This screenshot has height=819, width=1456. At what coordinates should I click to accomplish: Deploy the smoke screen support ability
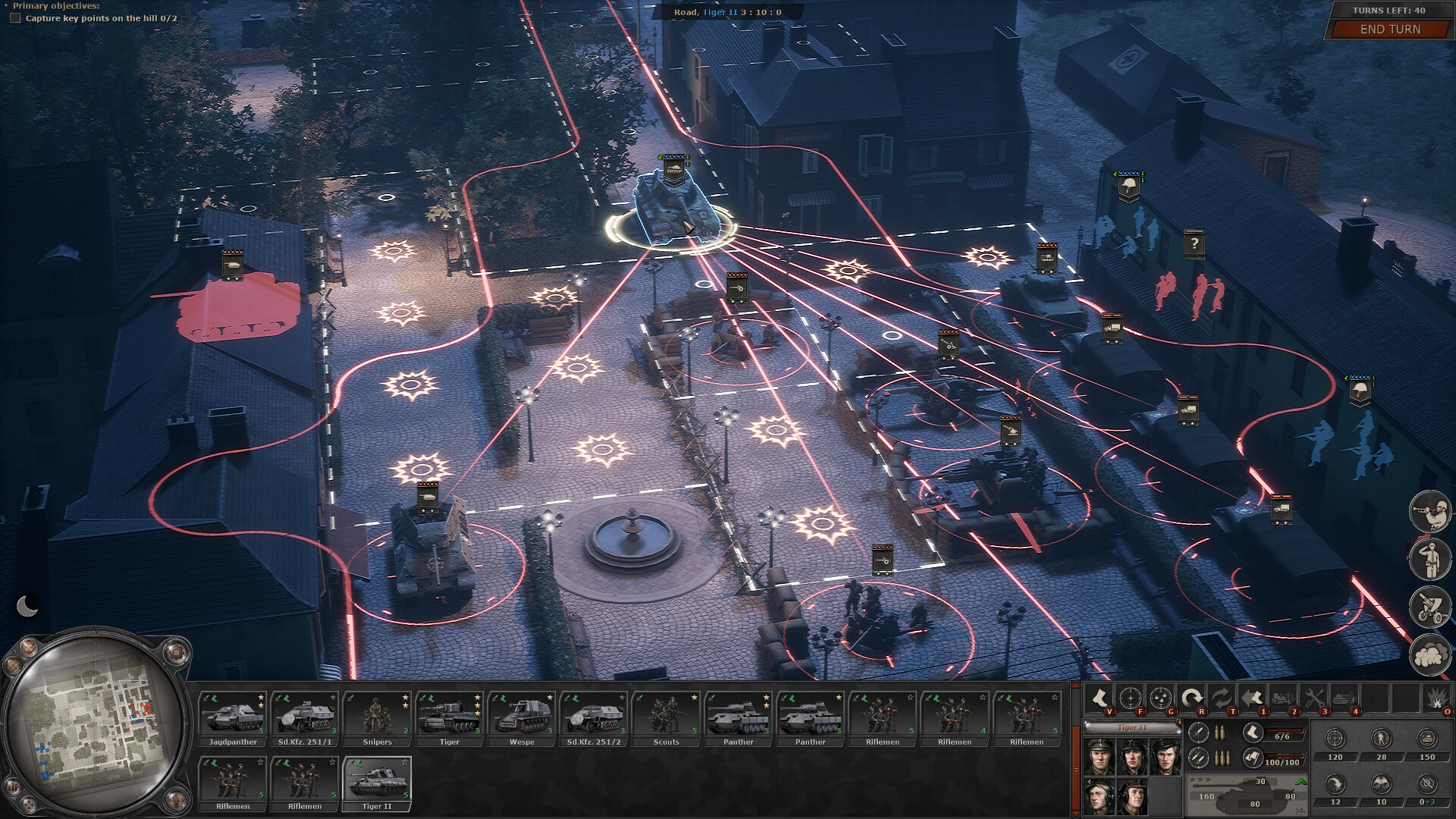point(1429,654)
